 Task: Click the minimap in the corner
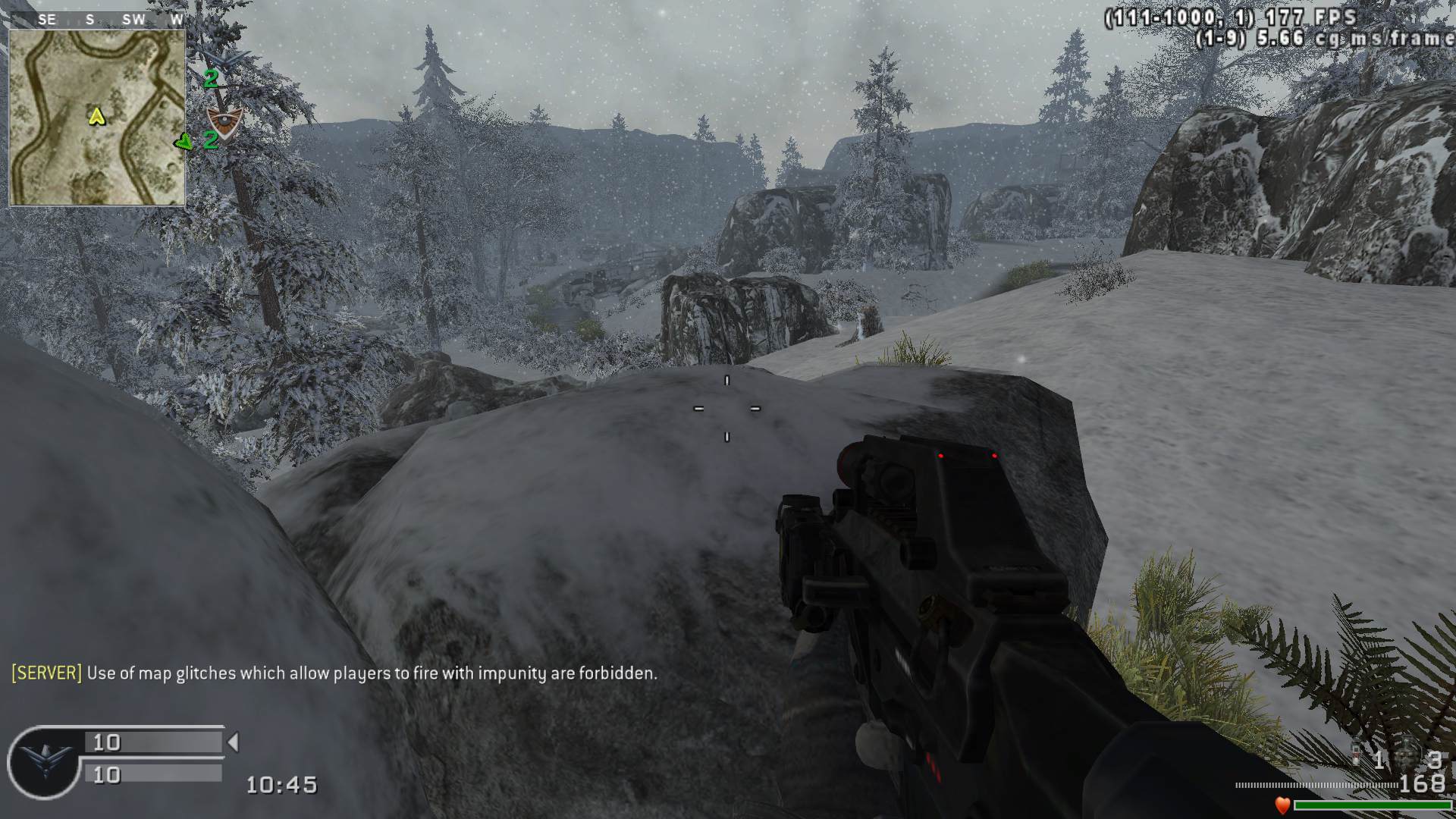97,118
